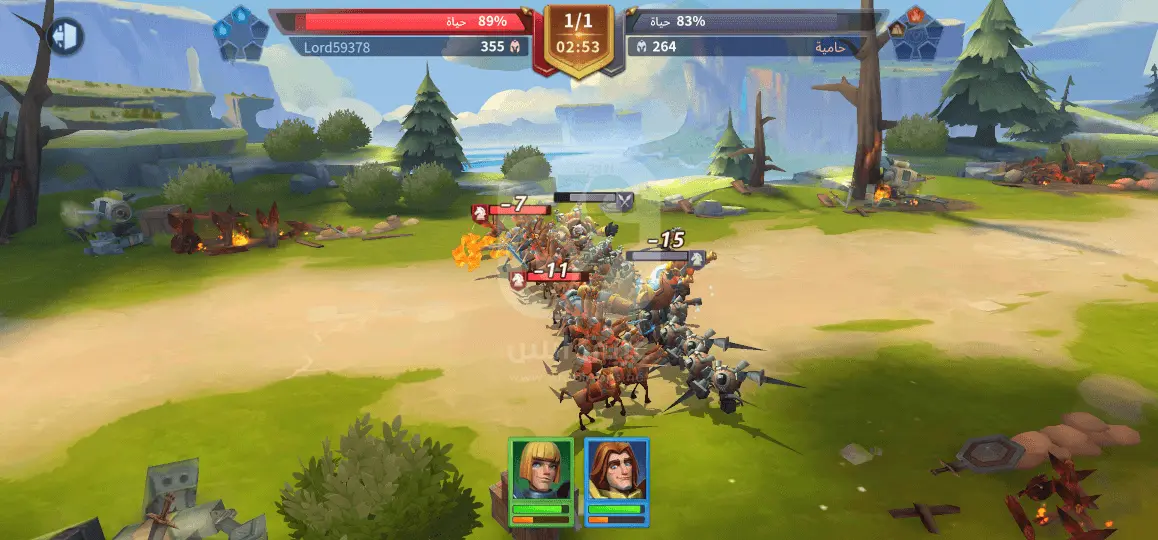Click the exit battle door icon
Screen dimensions: 1158x540
(x=66, y=36)
